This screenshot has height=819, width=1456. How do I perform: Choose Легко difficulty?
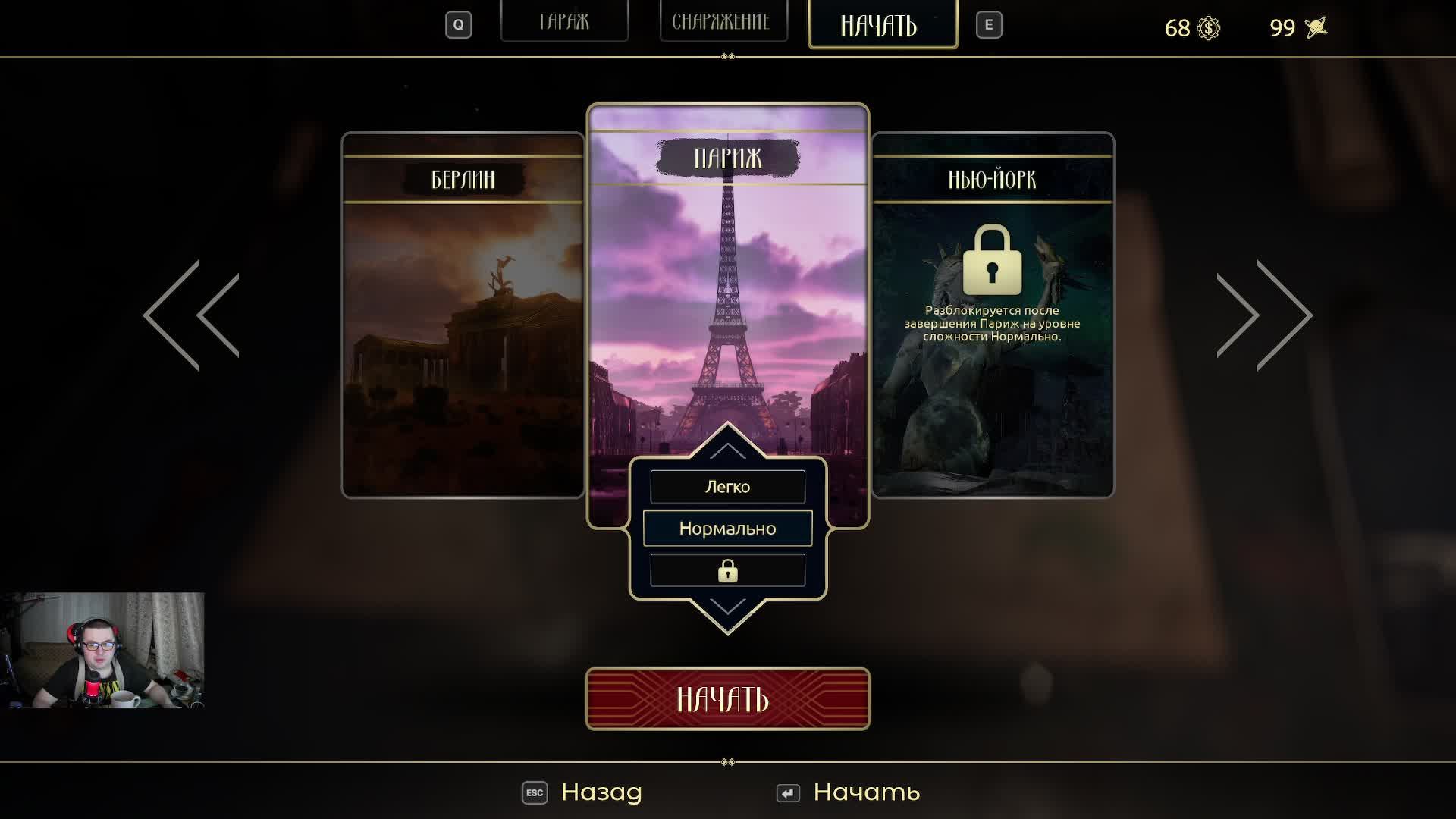coord(727,487)
